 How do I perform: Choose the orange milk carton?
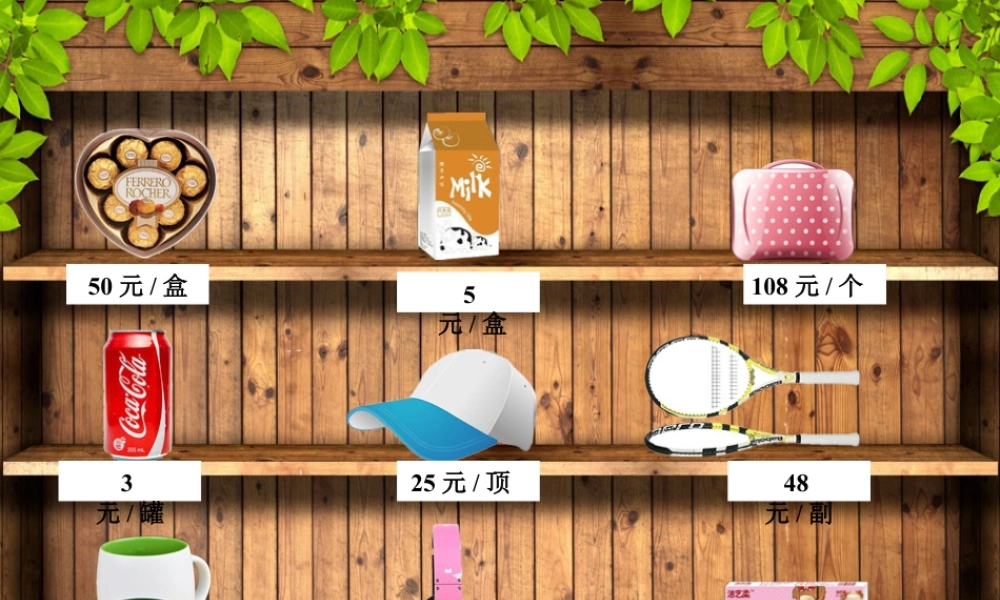tap(459, 187)
